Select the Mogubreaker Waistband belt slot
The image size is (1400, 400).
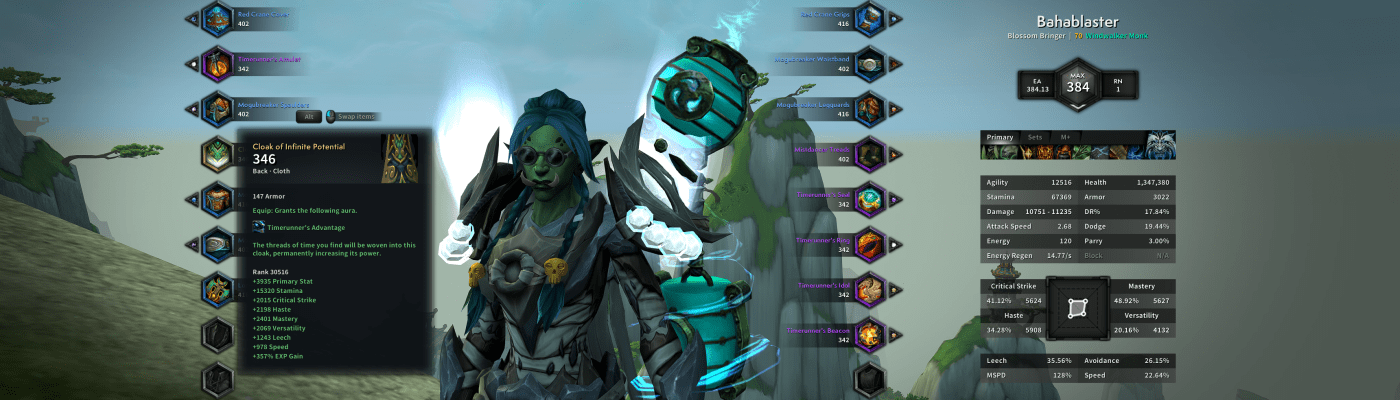point(870,63)
